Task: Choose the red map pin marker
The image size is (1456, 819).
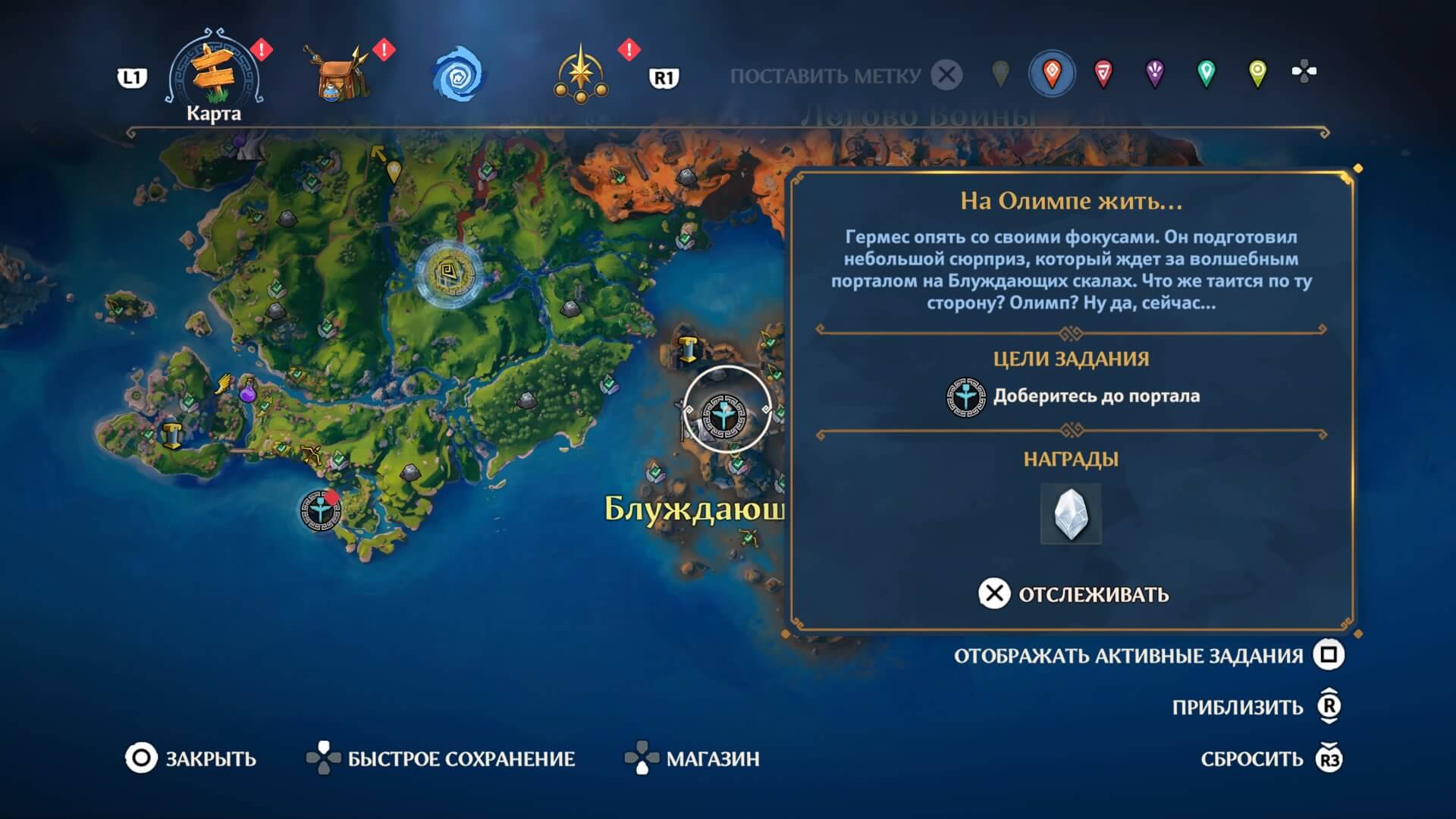Action: 1103,74
